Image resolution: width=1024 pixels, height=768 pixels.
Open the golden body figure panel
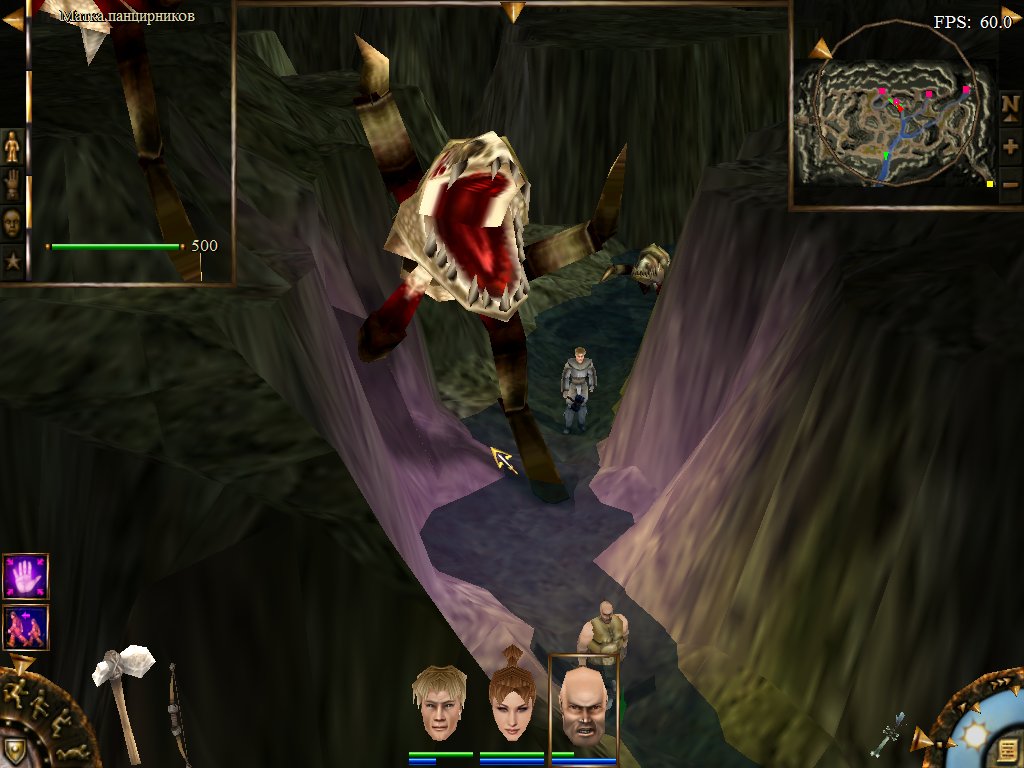(12, 146)
